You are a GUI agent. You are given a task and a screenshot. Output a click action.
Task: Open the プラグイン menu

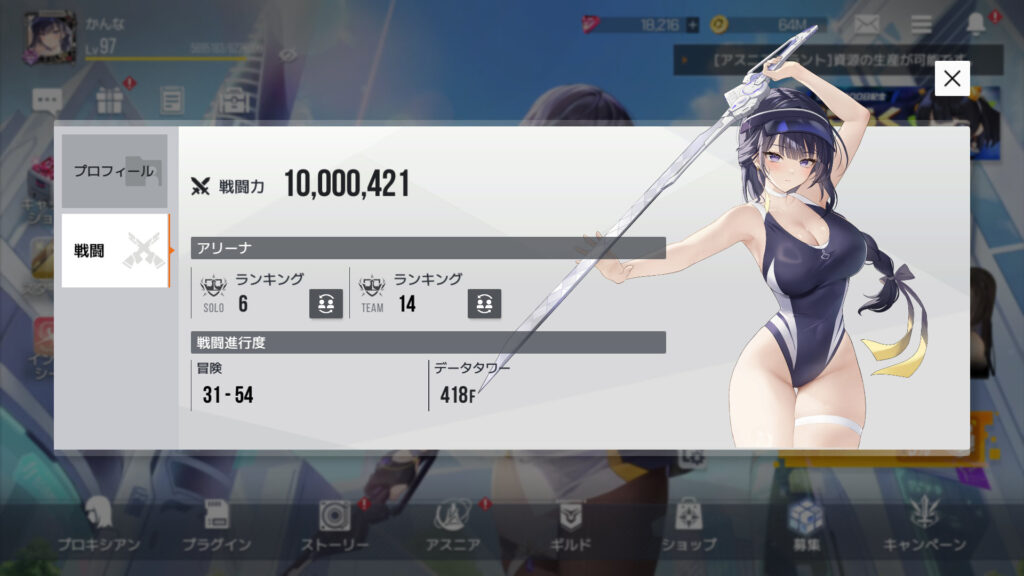point(216,526)
